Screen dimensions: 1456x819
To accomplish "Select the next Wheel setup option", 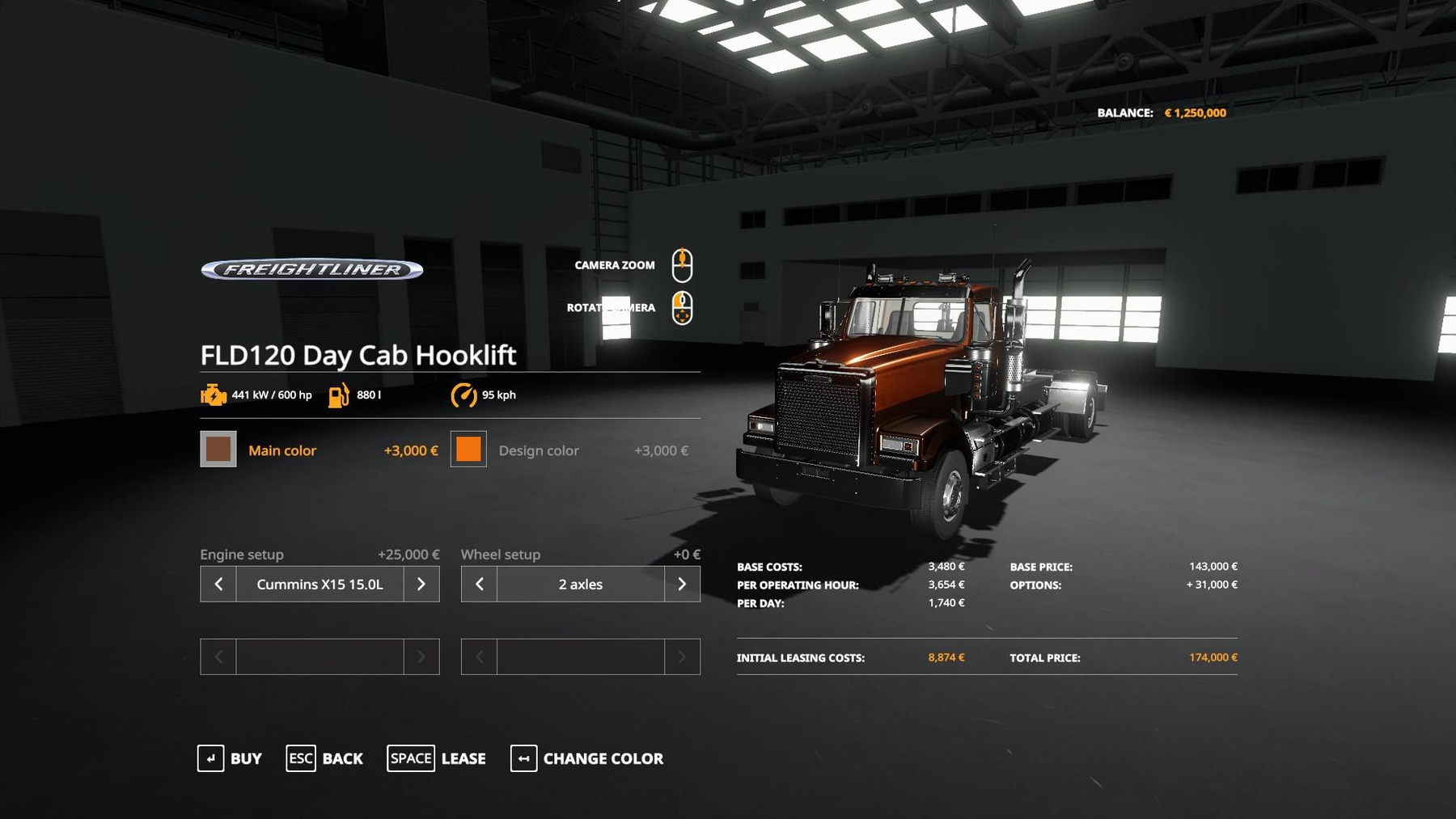I will 682,584.
